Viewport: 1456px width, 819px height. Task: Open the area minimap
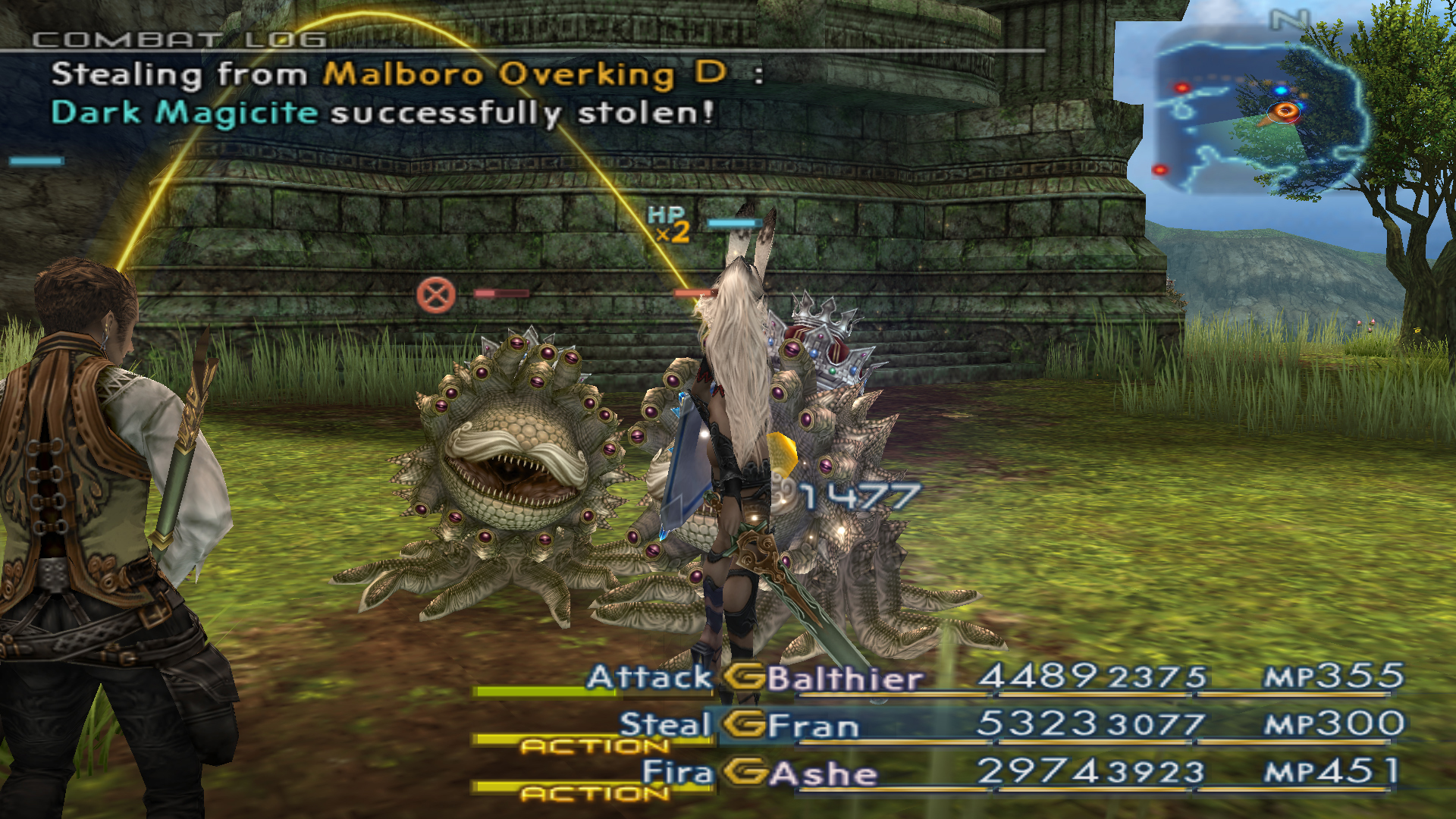(1259, 114)
